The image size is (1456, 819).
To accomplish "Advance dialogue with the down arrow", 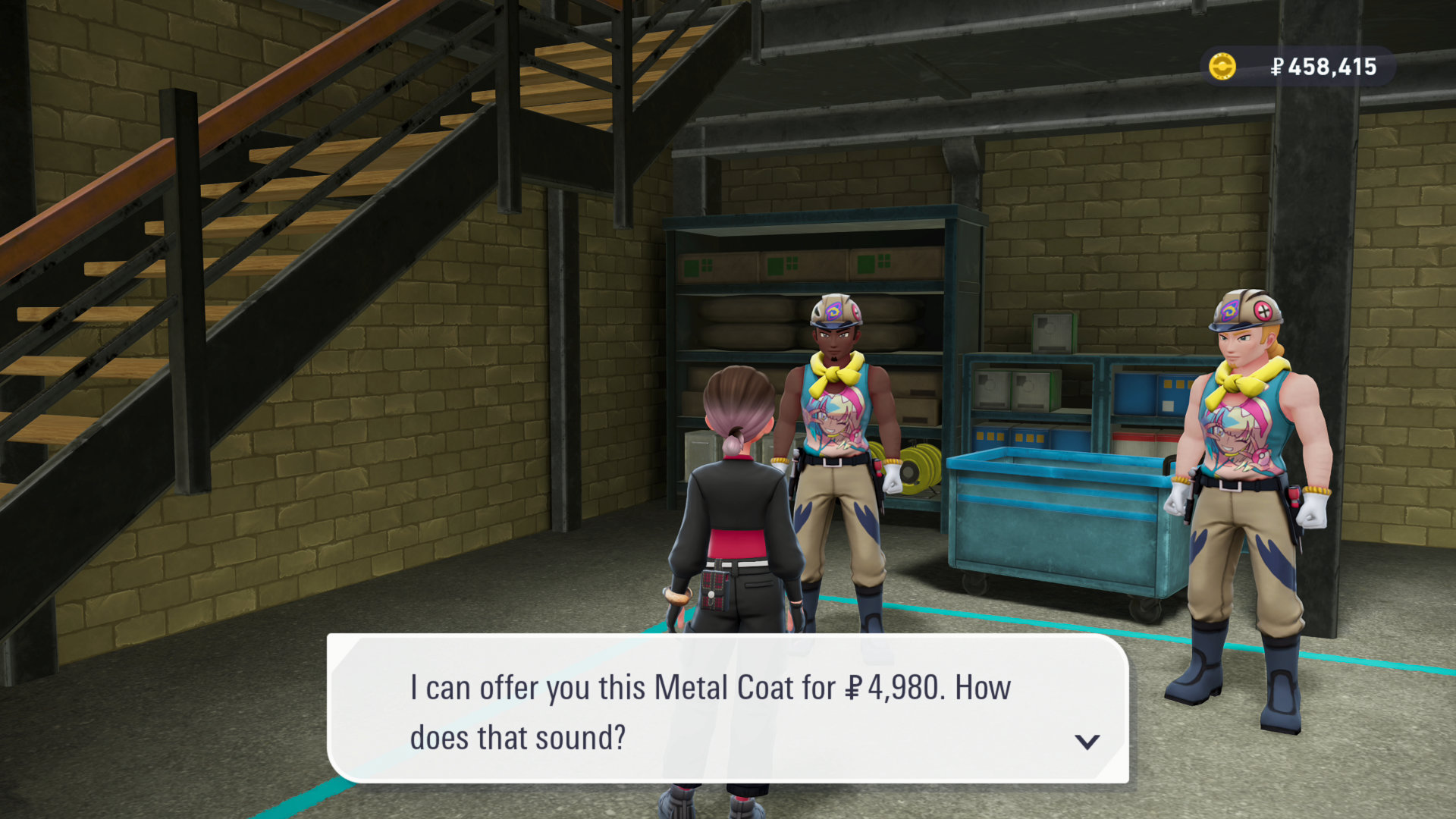I will click(x=1087, y=741).
